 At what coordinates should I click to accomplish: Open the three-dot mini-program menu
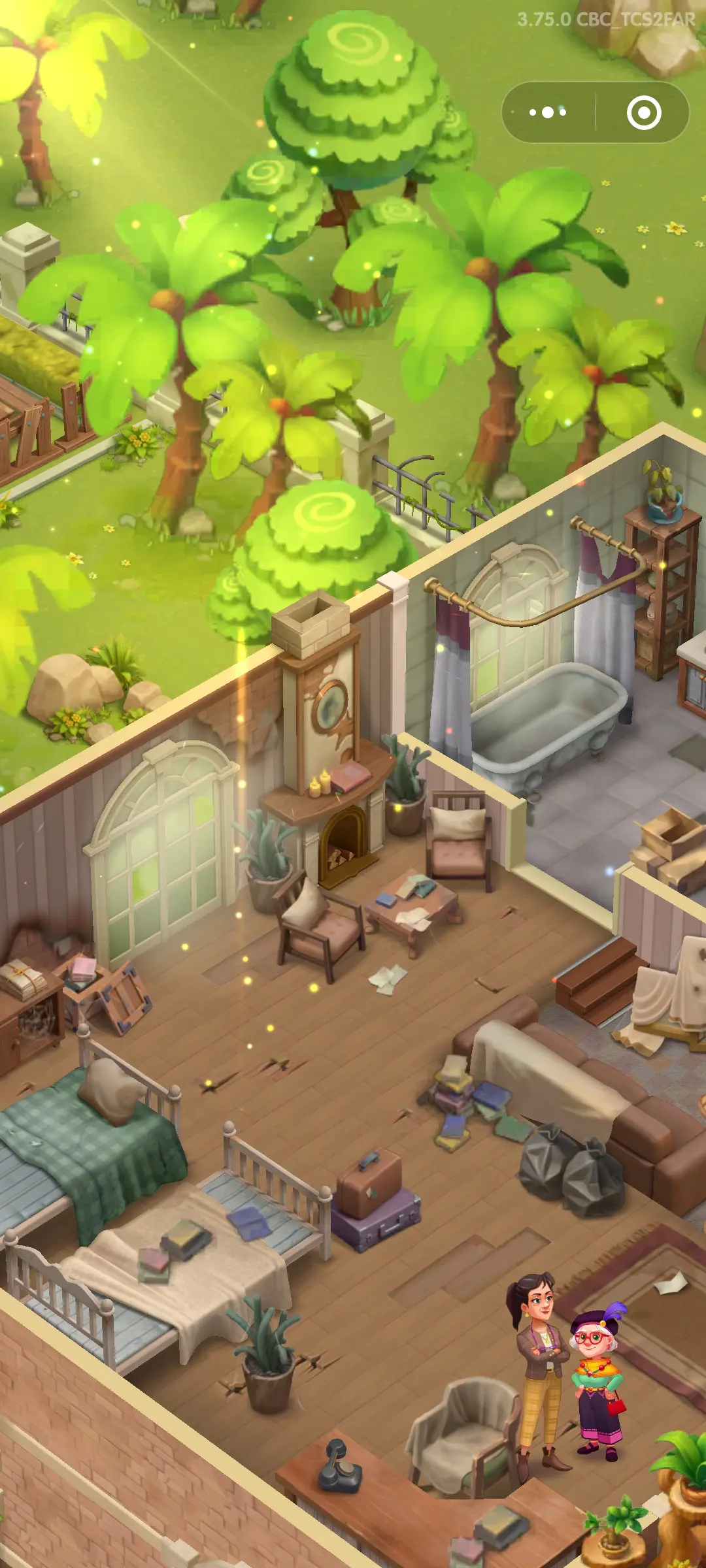pyautogui.click(x=548, y=112)
